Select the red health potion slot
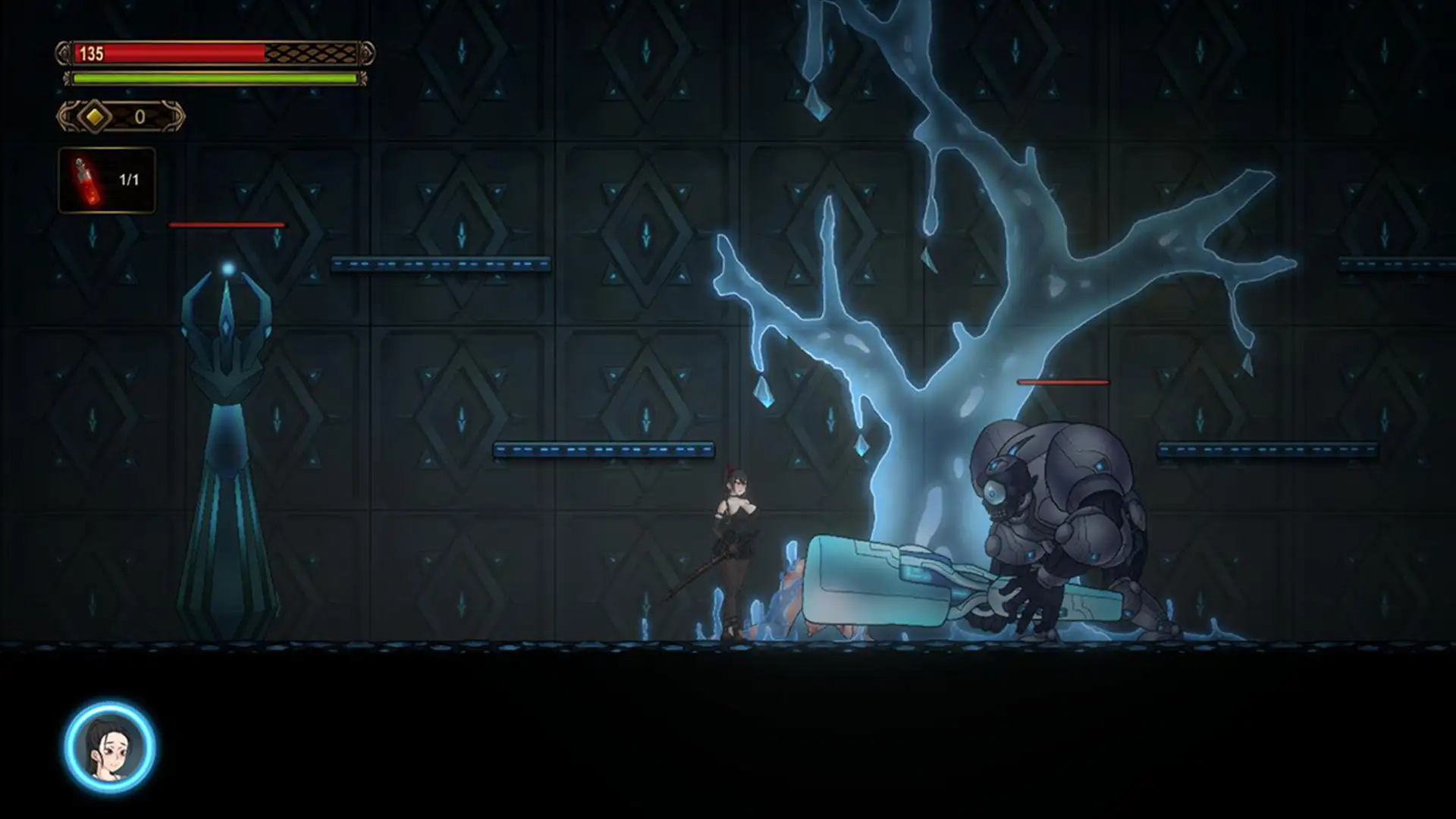Viewport: 1456px width, 819px height. (107, 180)
